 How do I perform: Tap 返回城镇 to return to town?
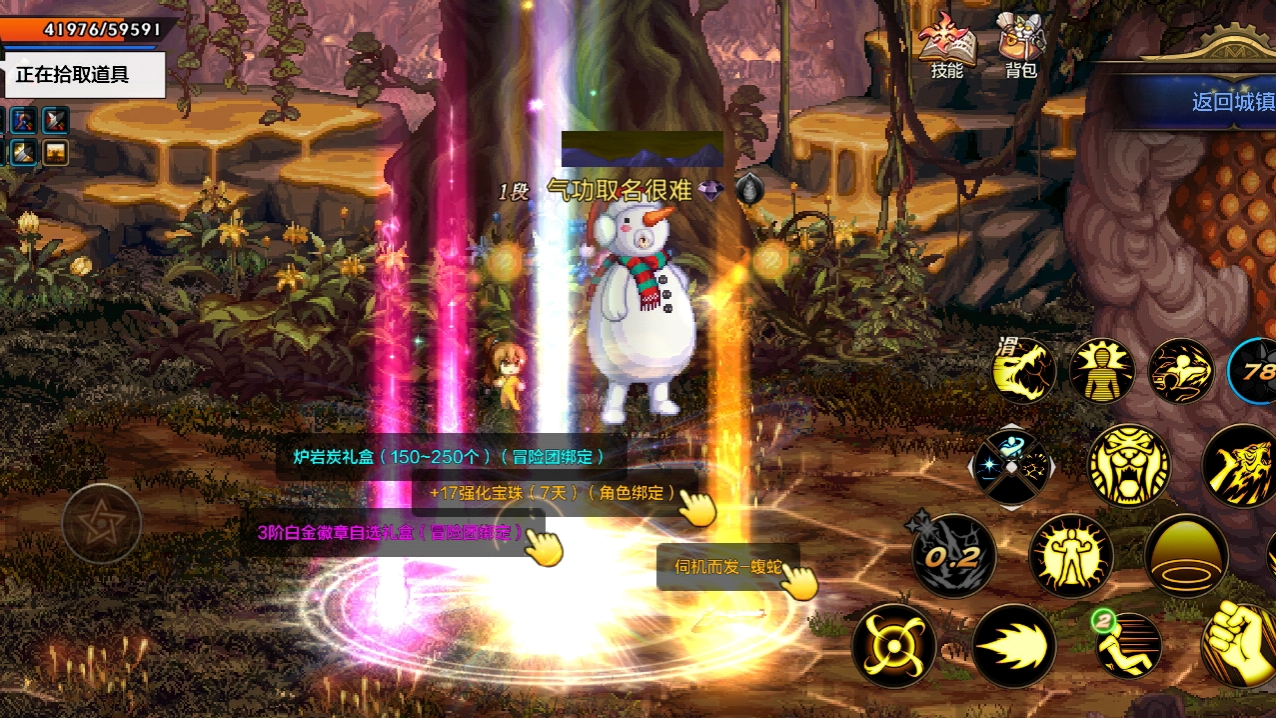click(1232, 102)
